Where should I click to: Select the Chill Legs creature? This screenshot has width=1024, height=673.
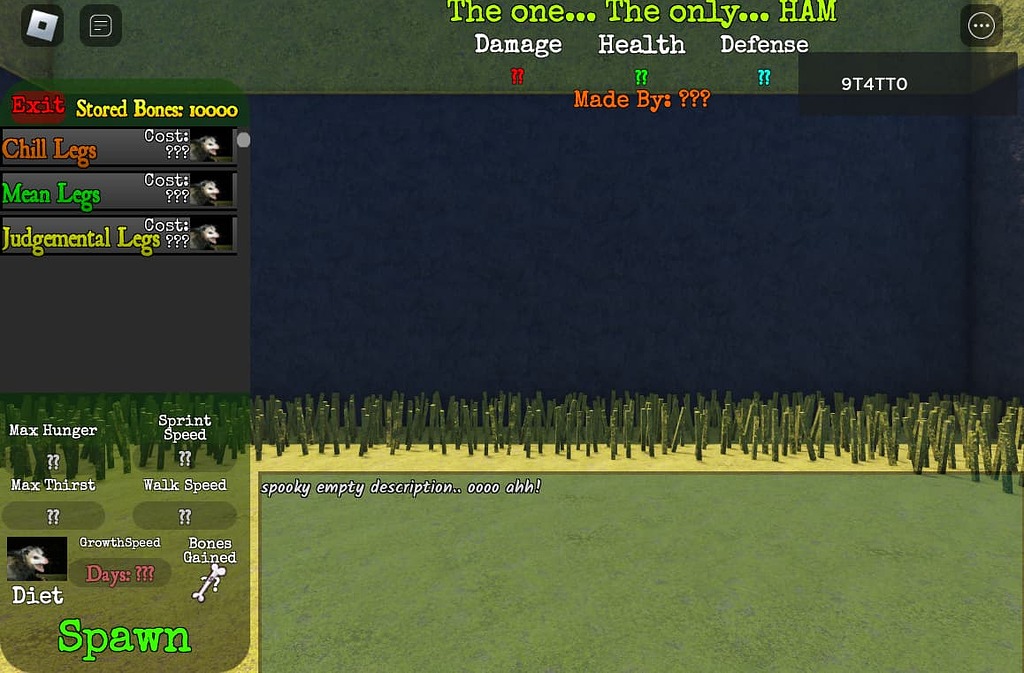click(118, 147)
